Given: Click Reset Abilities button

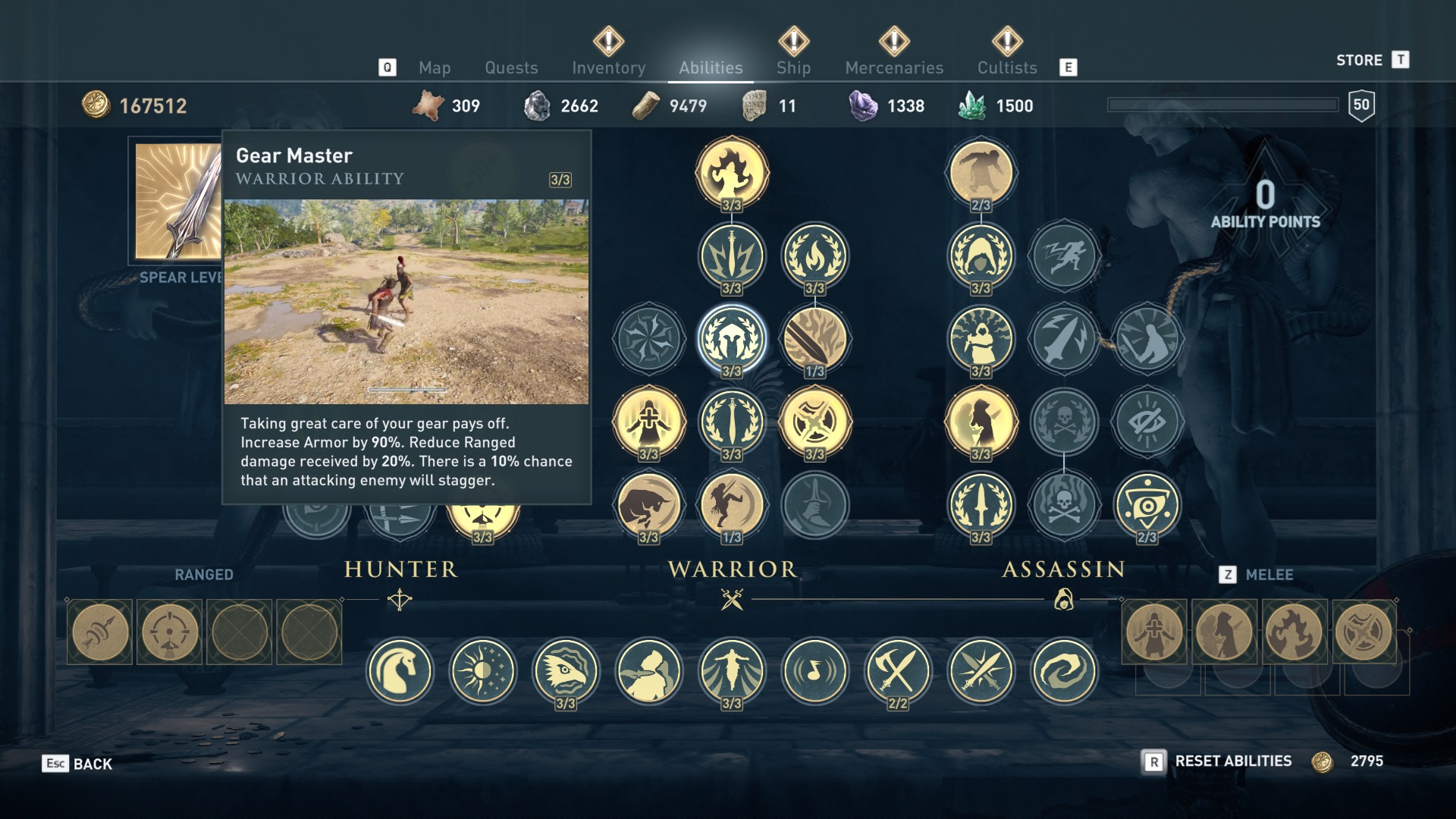Looking at the screenshot, I should [x=1232, y=761].
